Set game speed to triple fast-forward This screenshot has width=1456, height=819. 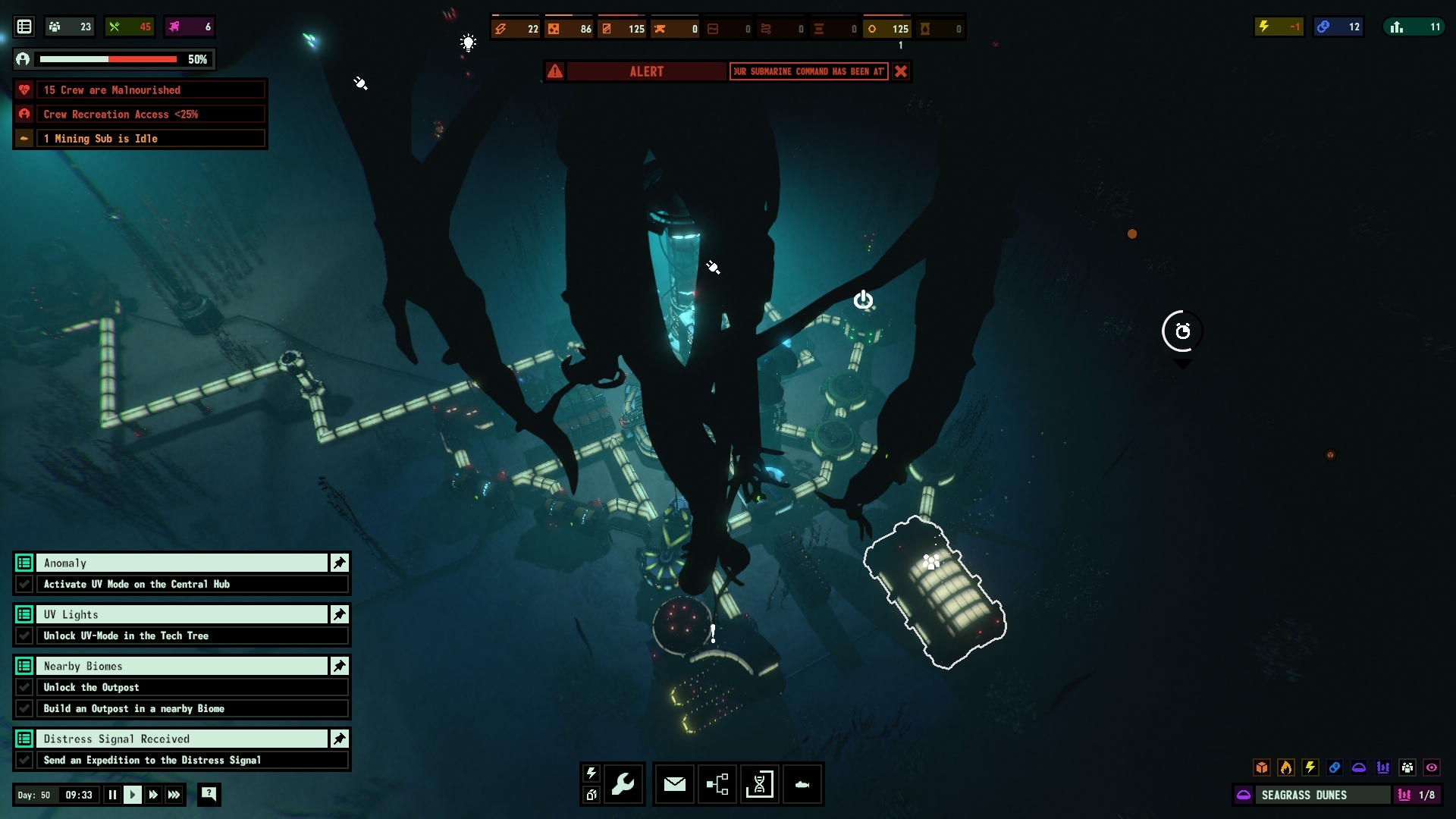click(x=174, y=795)
